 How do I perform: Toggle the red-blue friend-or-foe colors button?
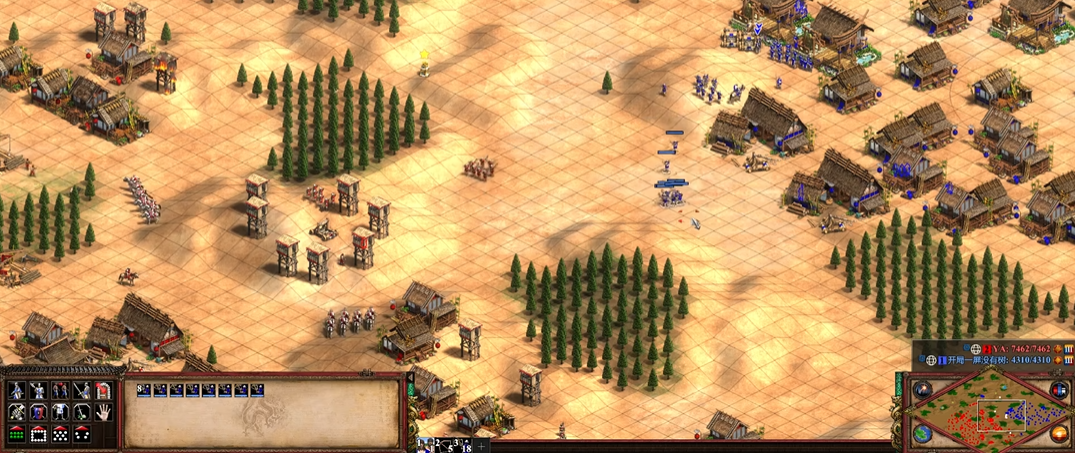[x=1059, y=390]
